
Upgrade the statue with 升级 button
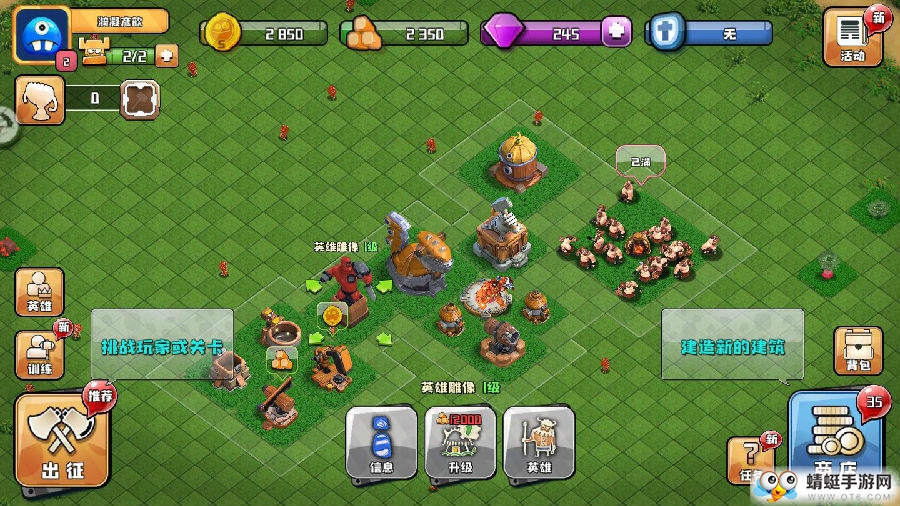(459, 441)
